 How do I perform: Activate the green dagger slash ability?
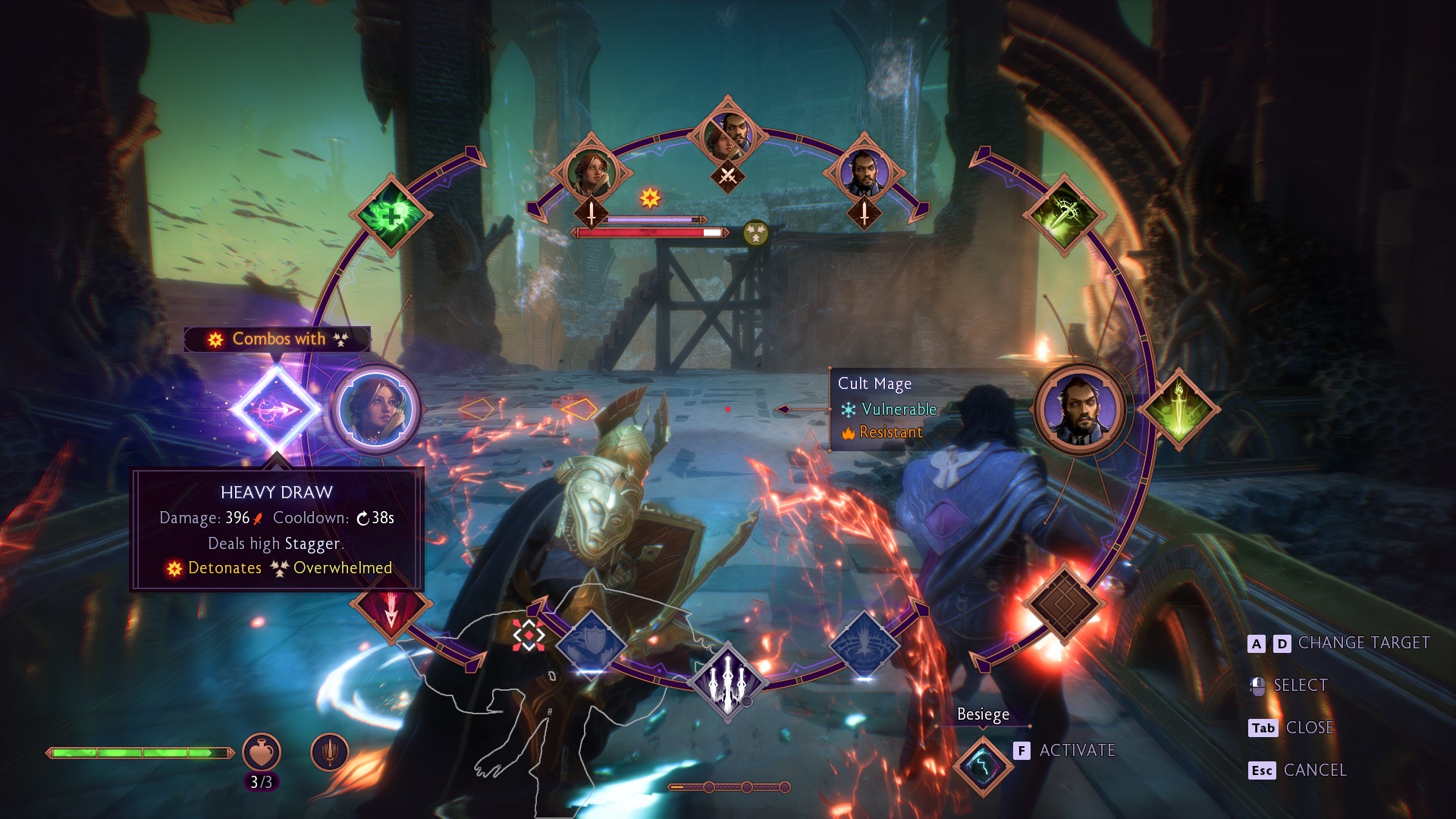click(1063, 215)
